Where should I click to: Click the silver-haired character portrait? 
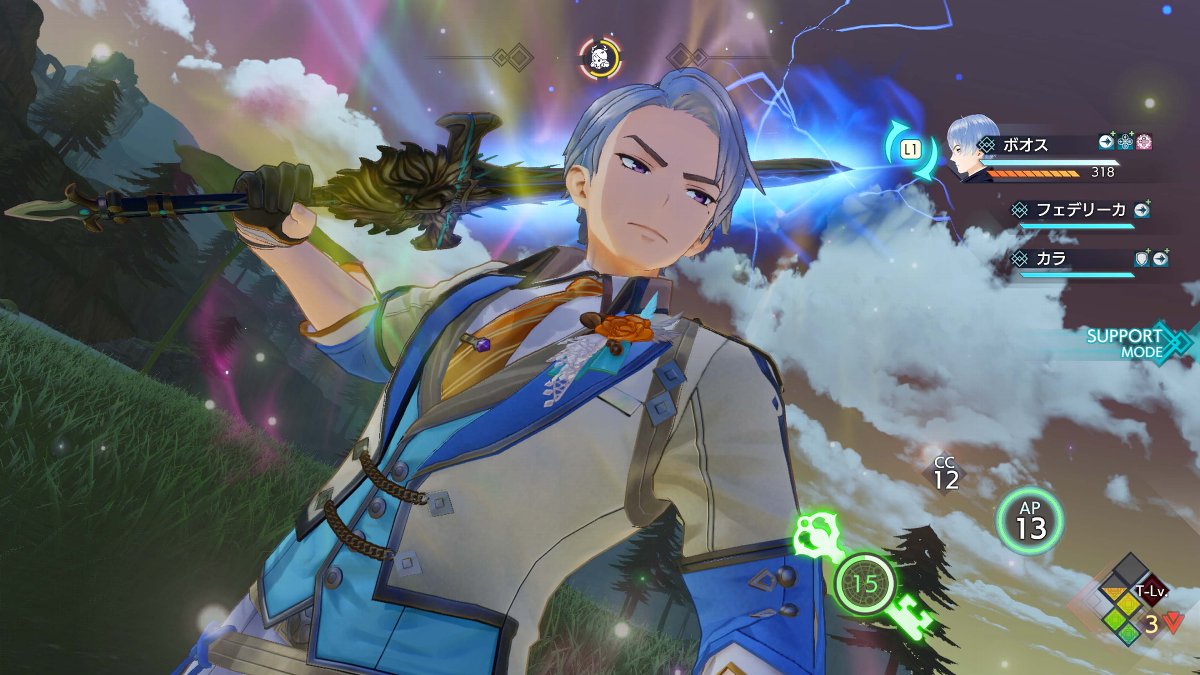tap(970, 148)
